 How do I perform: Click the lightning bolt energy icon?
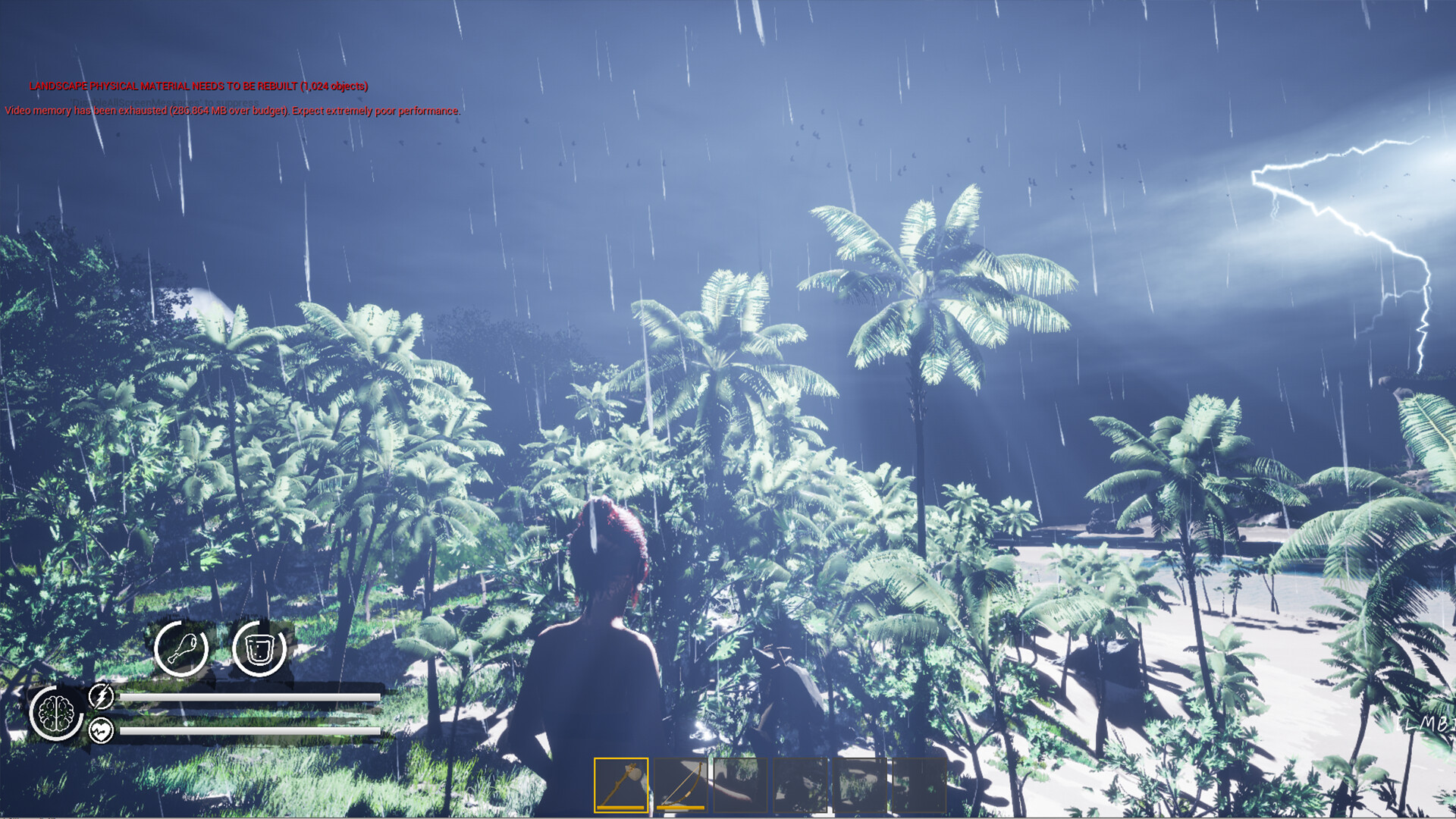tap(102, 695)
